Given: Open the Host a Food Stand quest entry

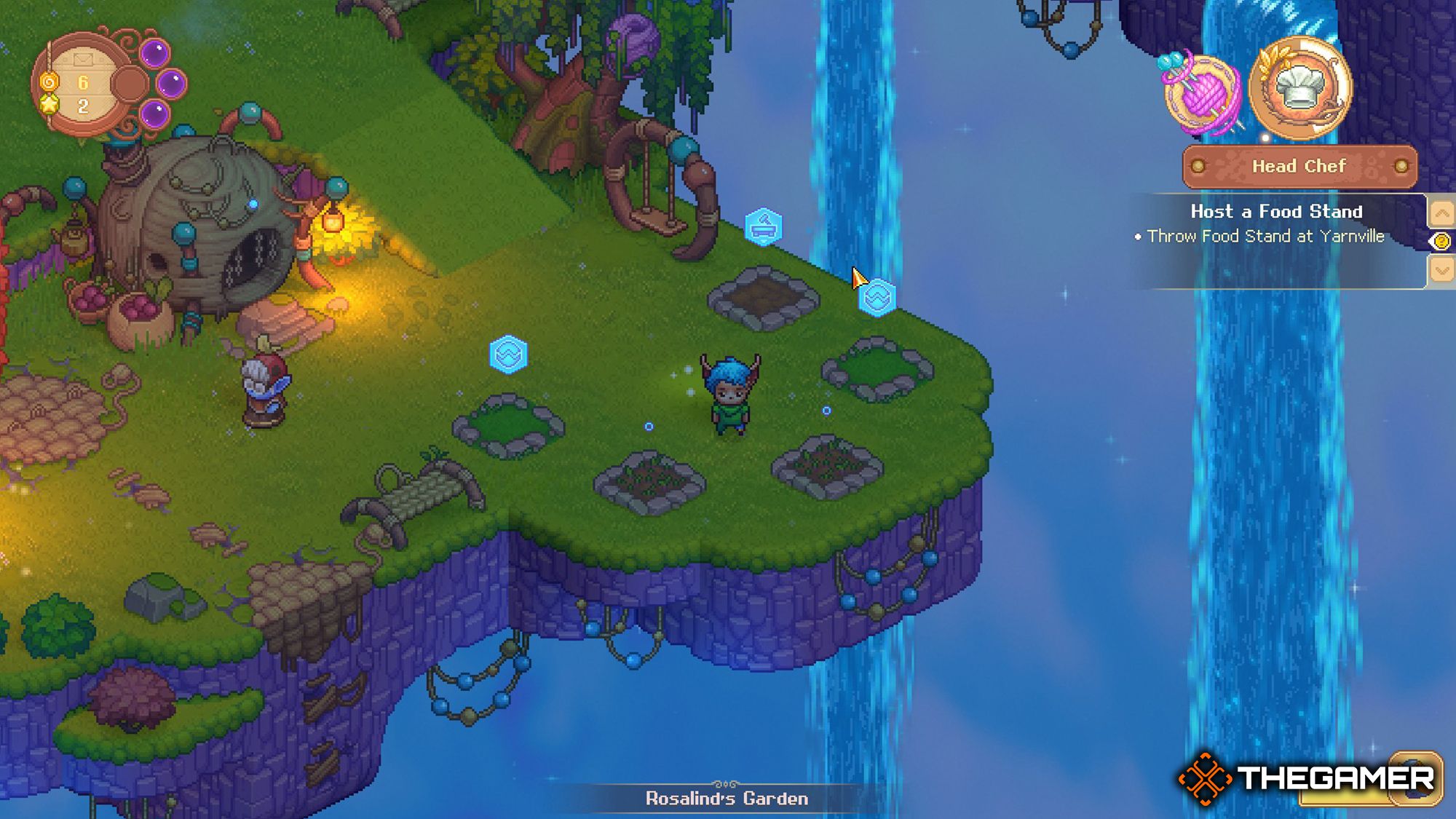Looking at the screenshot, I should (x=1276, y=213).
